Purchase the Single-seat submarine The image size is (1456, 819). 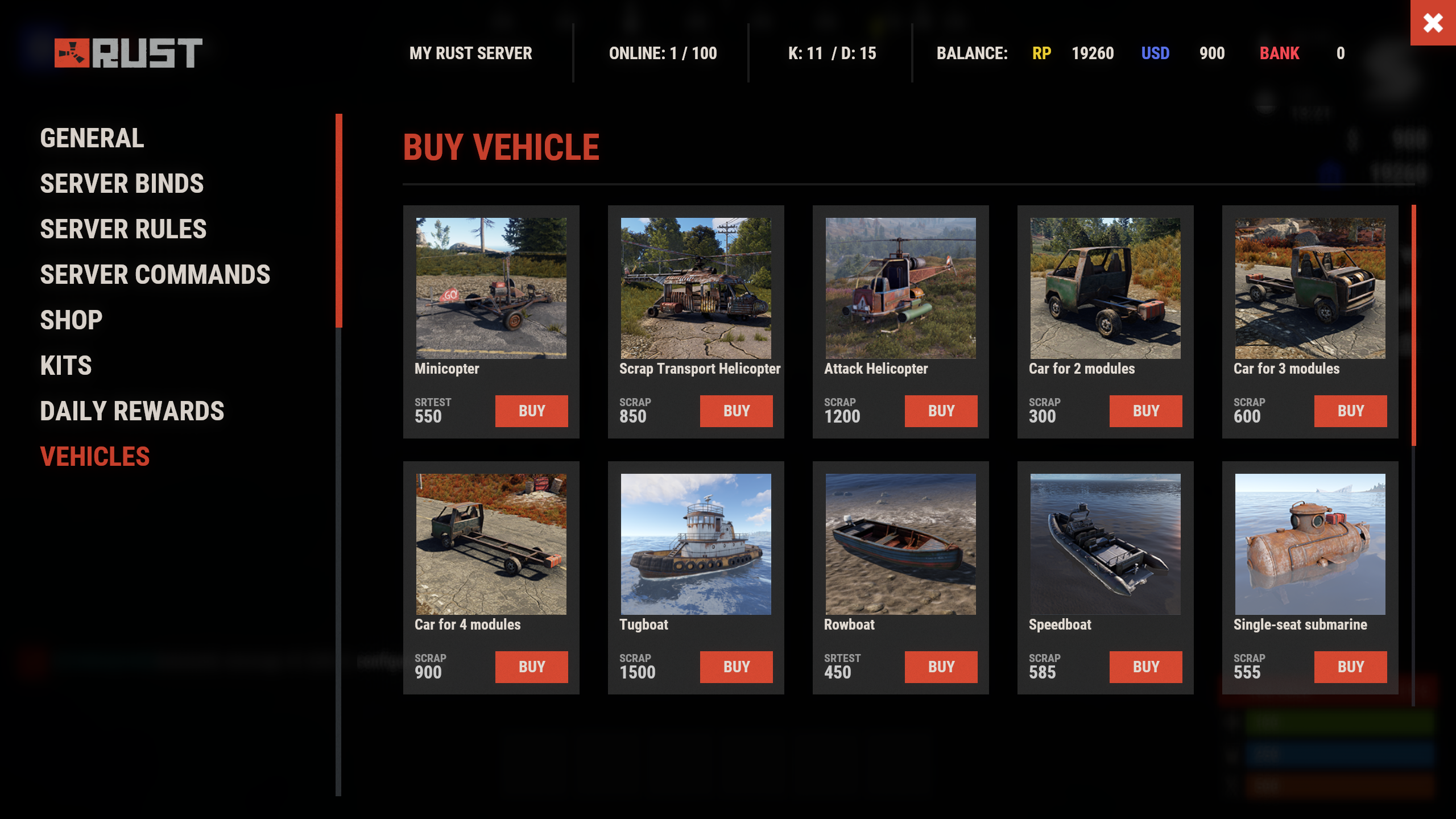coord(1350,667)
